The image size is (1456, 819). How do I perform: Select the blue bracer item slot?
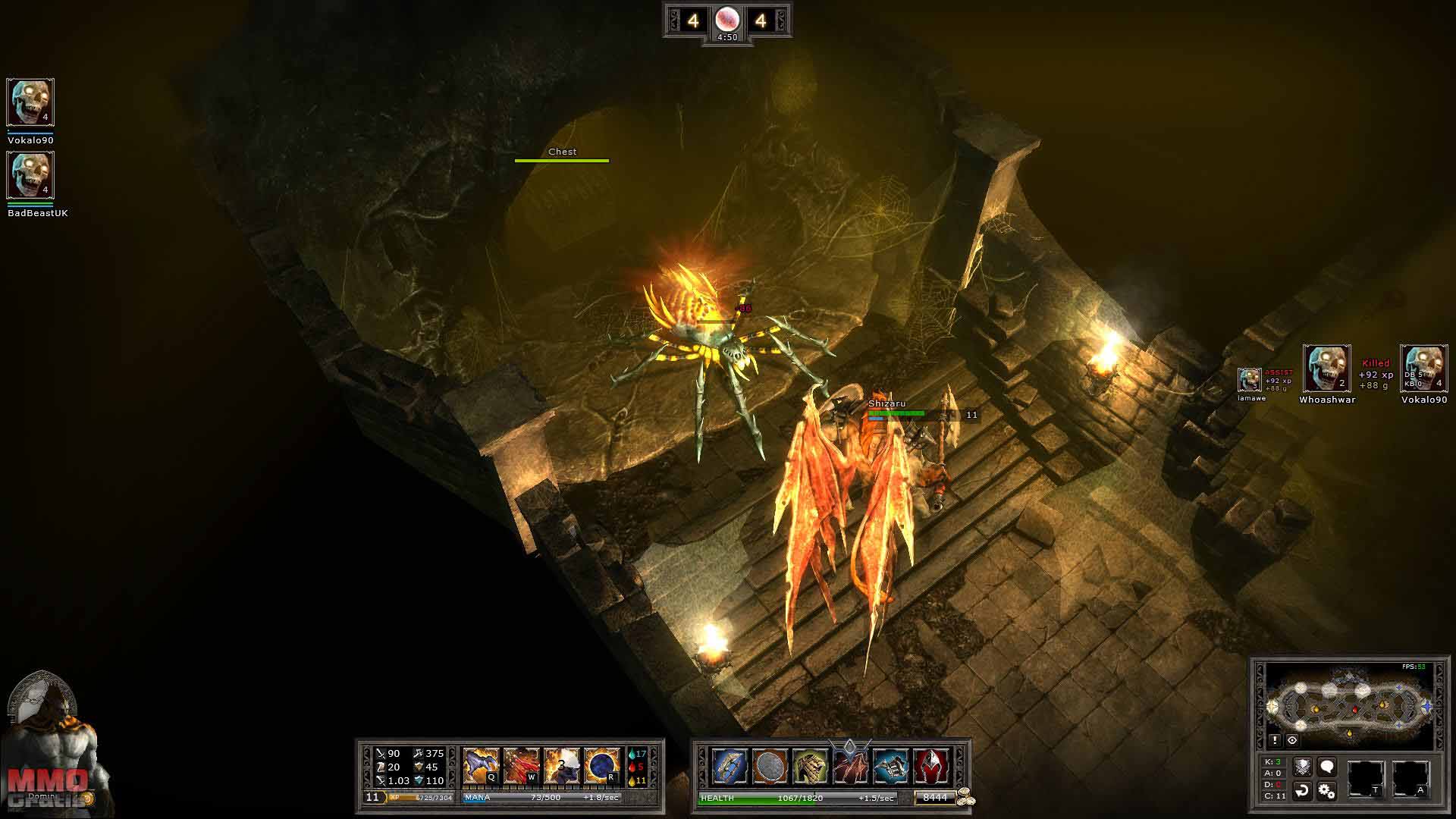(x=730, y=766)
